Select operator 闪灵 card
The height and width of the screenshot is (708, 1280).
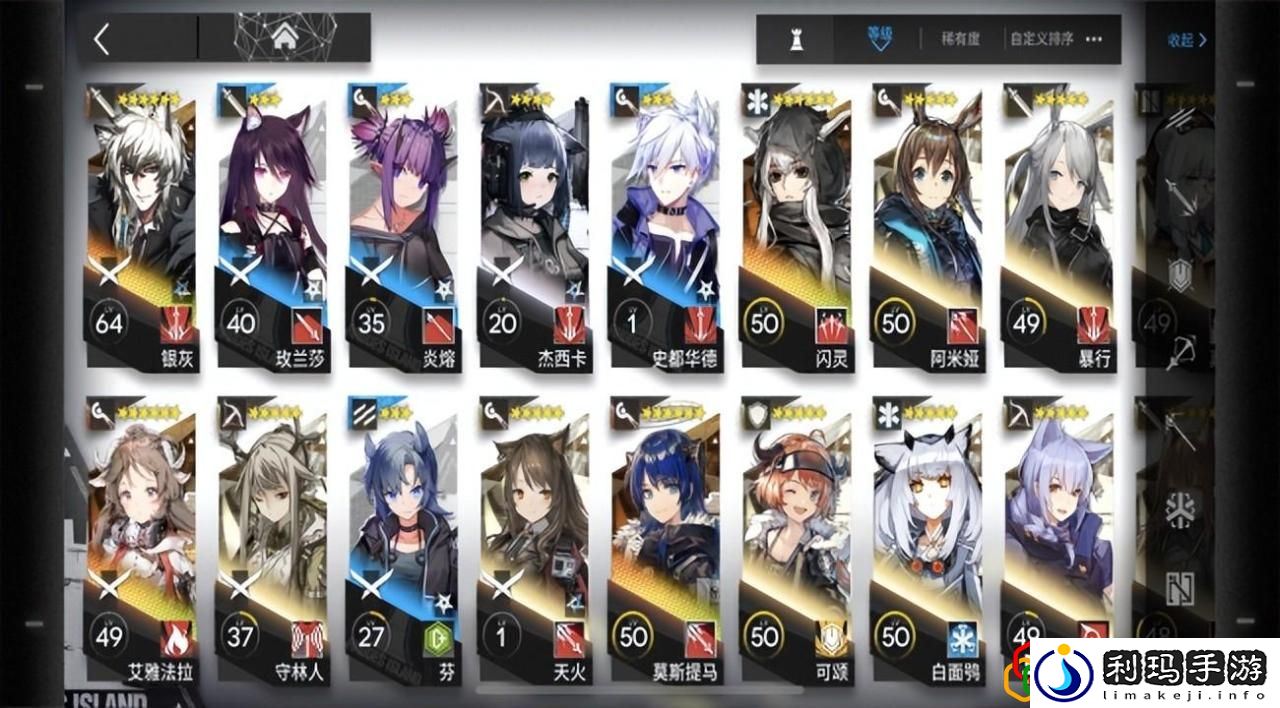pyautogui.click(x=795, y=230)
